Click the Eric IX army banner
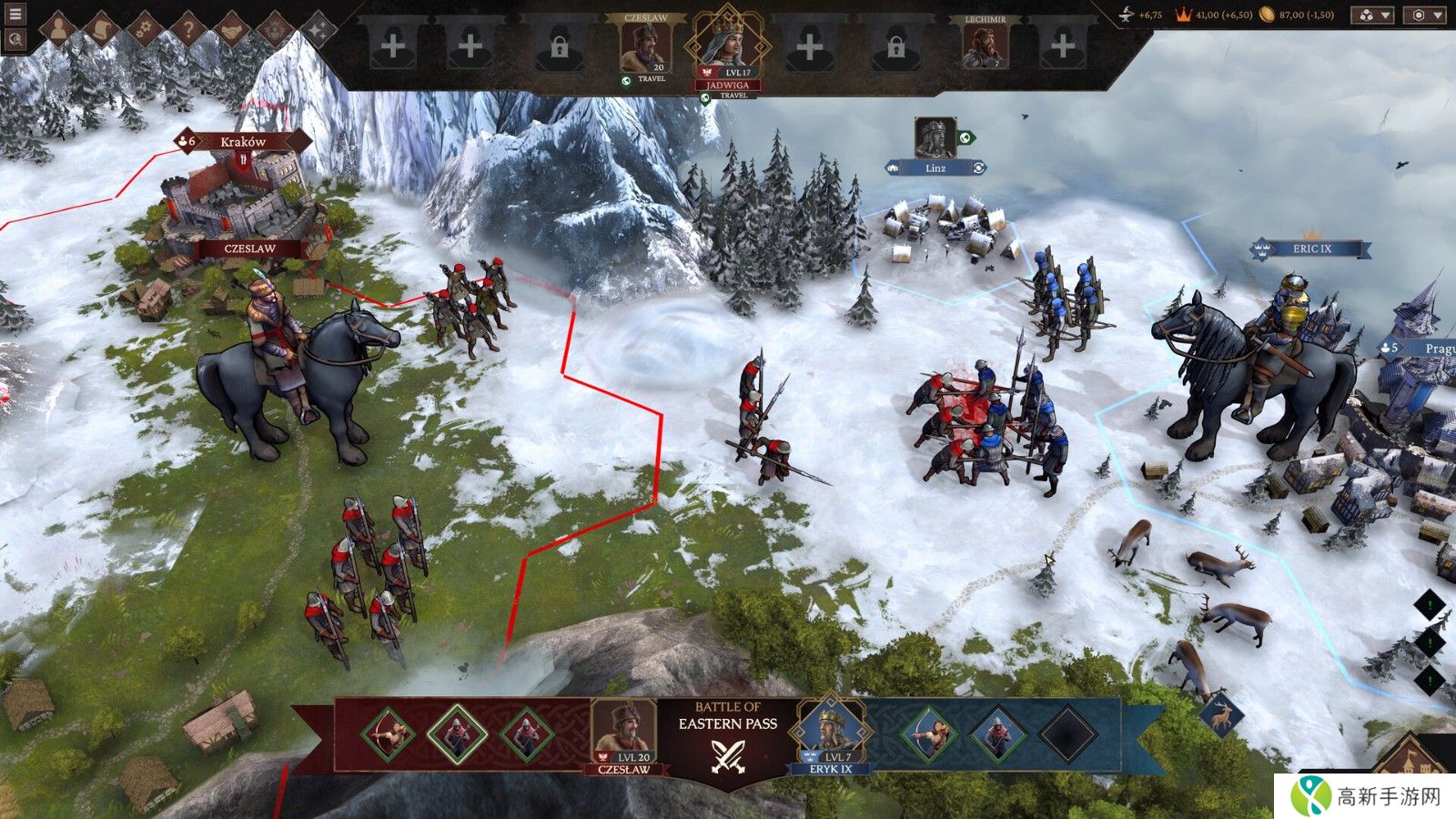 [1311, 248]
